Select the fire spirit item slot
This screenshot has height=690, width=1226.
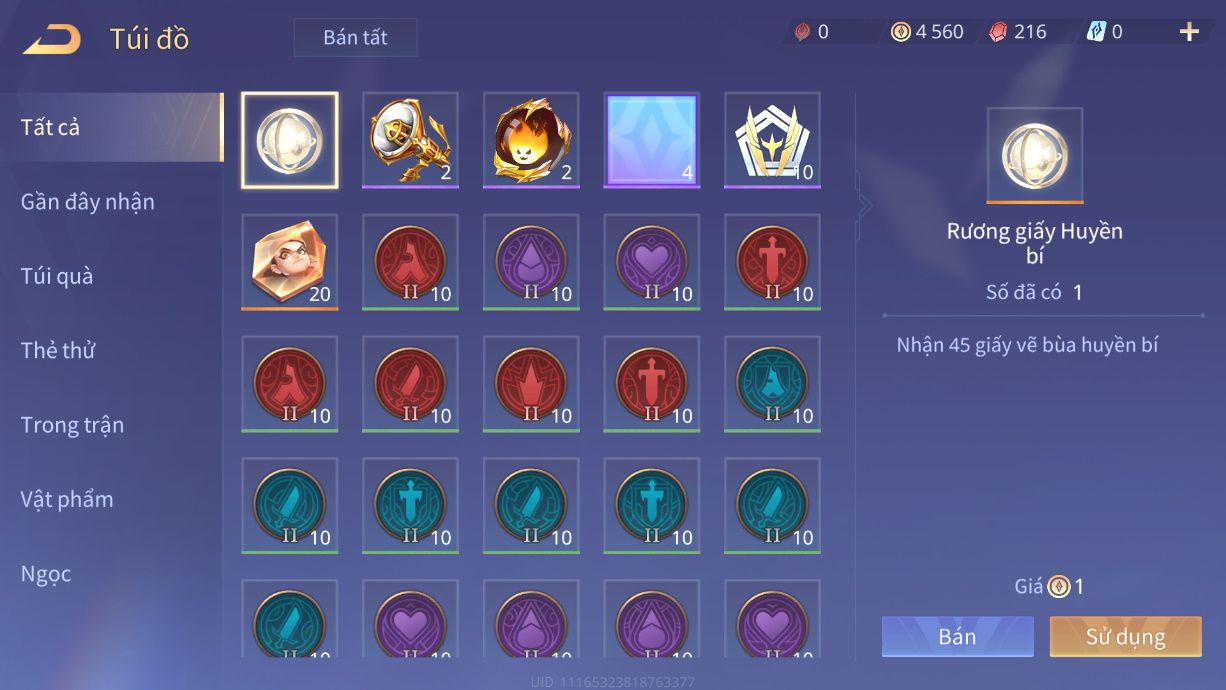(x=531, y=140)
